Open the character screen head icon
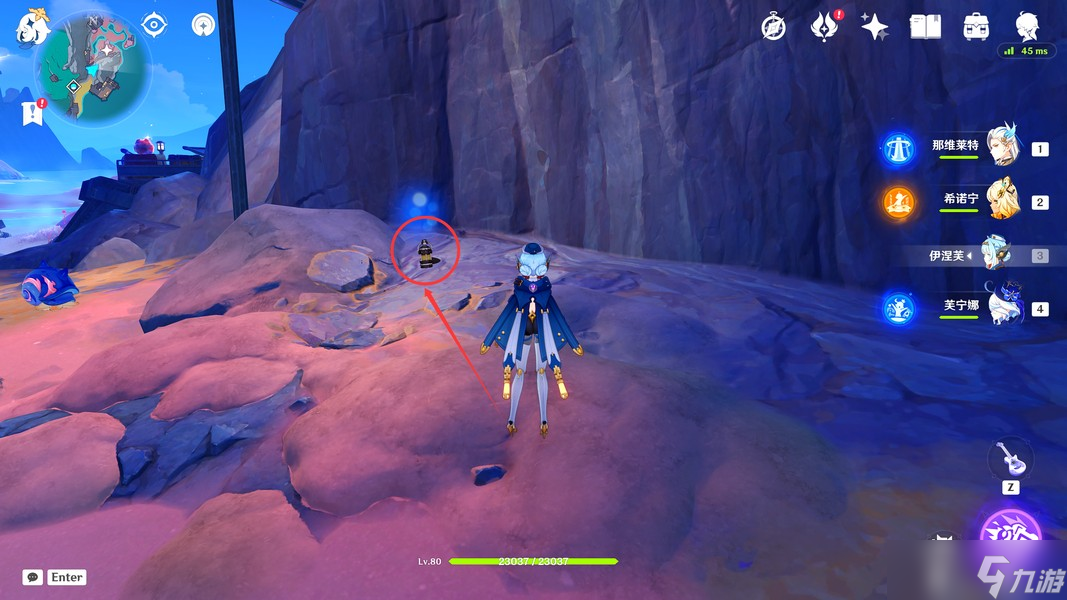 pyautogui.click(x=1026, y=25)
